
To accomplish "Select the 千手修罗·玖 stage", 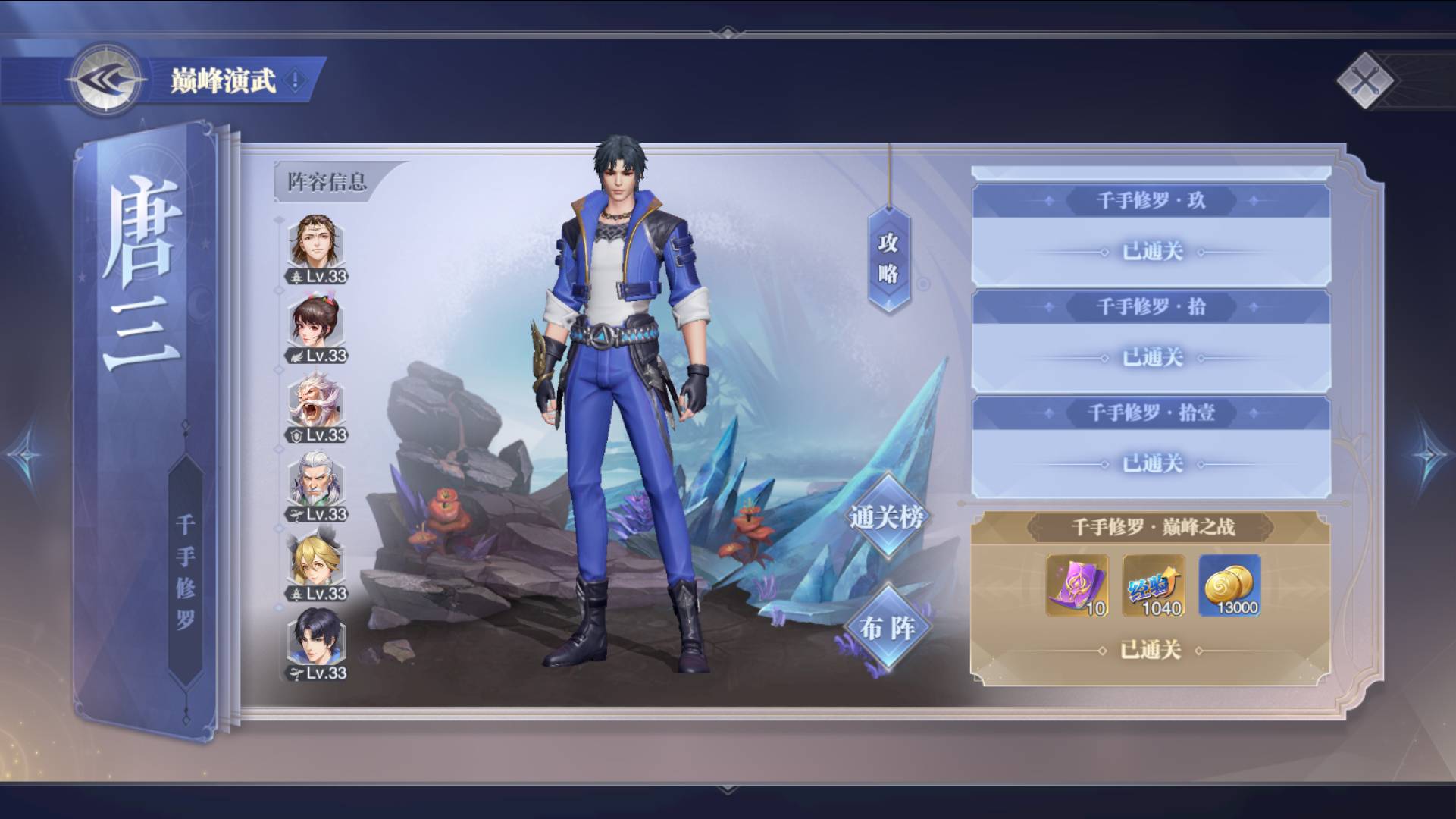I will point(1151,234).
